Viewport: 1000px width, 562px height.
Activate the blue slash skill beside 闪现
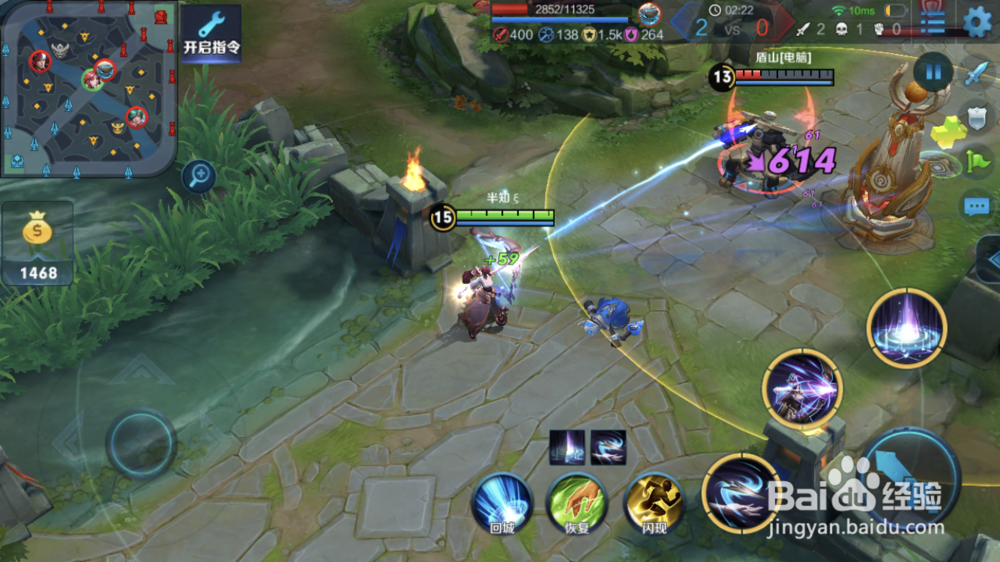(742, 493)
